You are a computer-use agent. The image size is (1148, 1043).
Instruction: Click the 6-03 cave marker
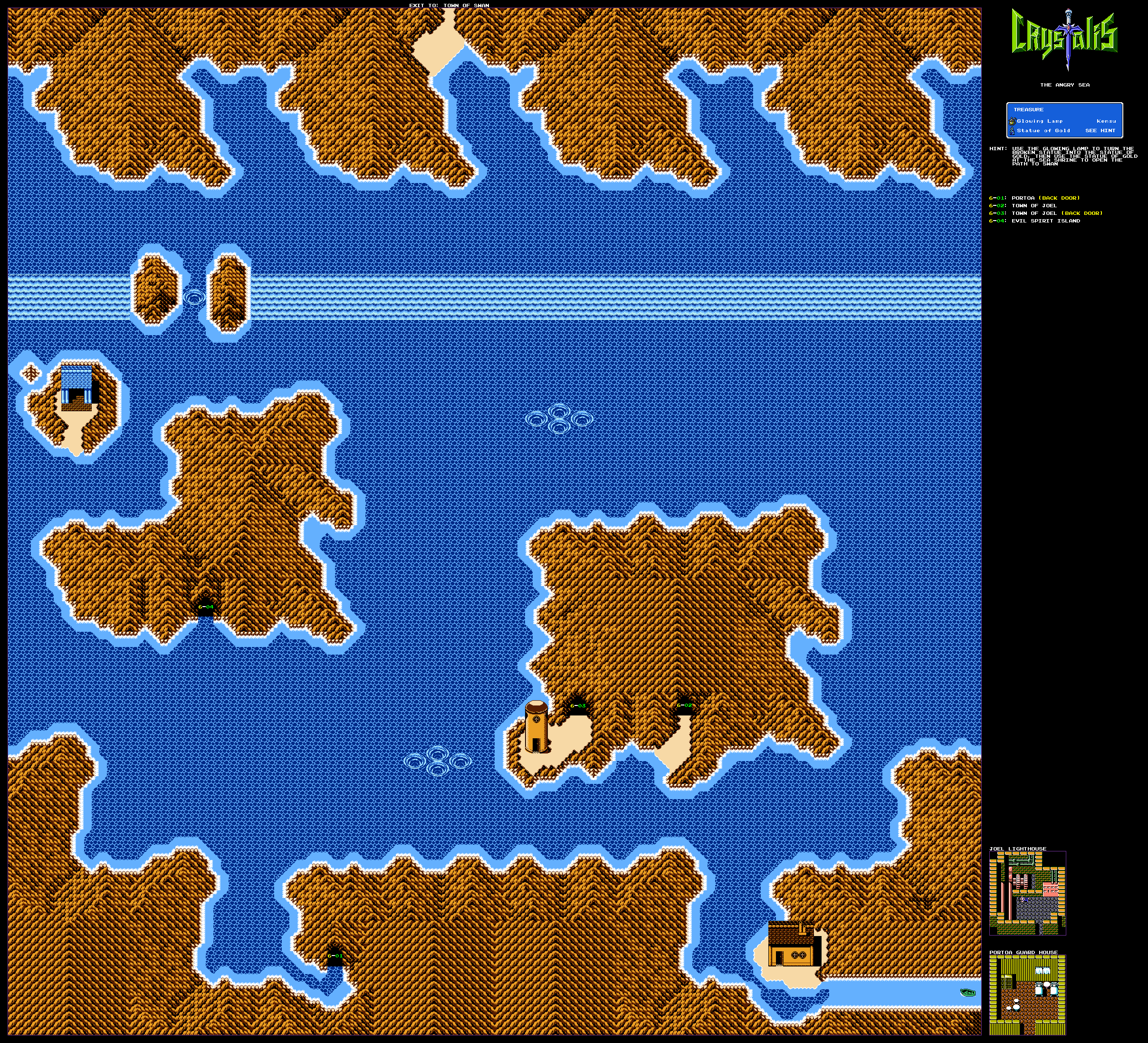point(577,706)
